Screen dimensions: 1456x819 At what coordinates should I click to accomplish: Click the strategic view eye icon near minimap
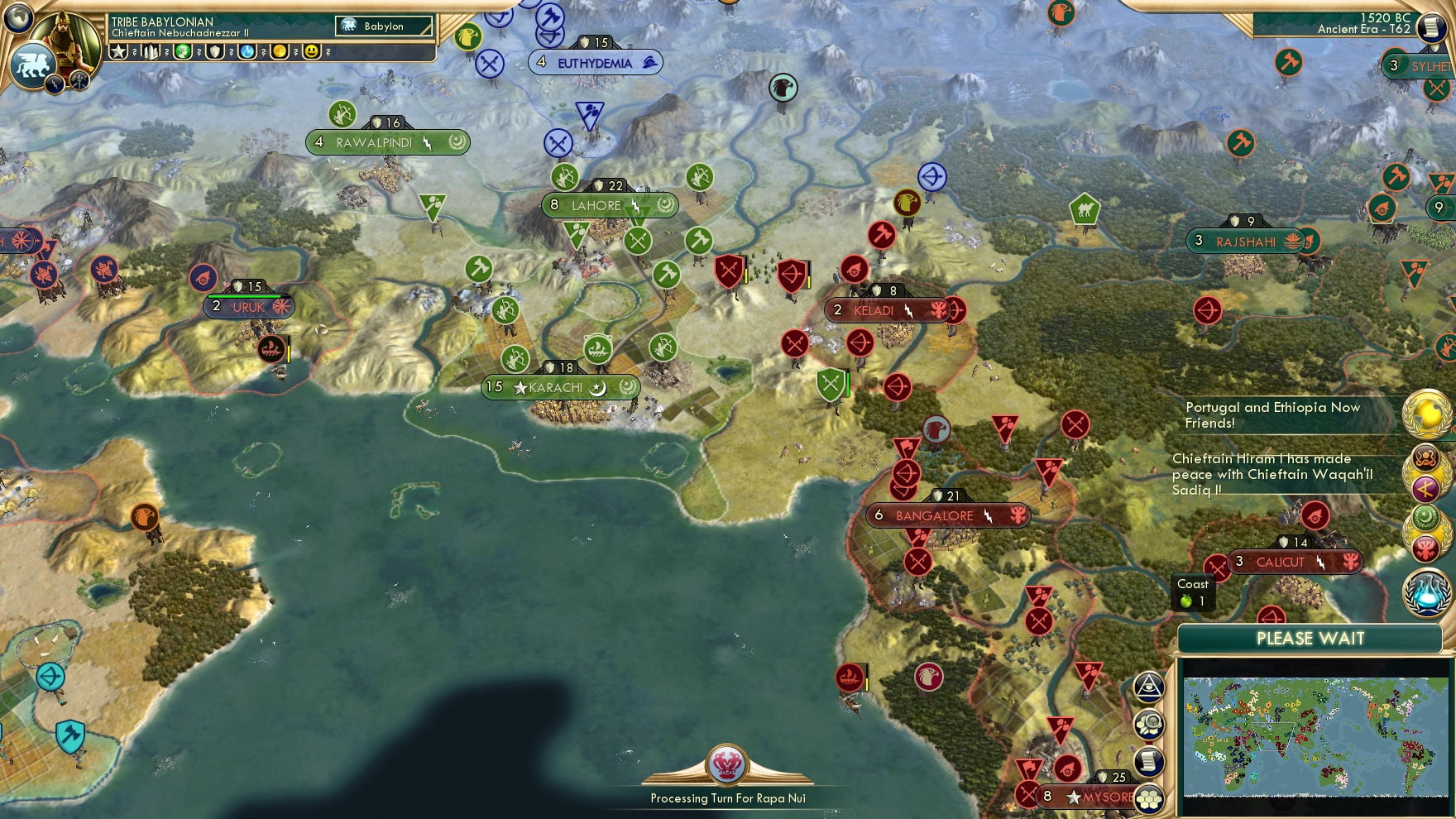pos(1150,687)
